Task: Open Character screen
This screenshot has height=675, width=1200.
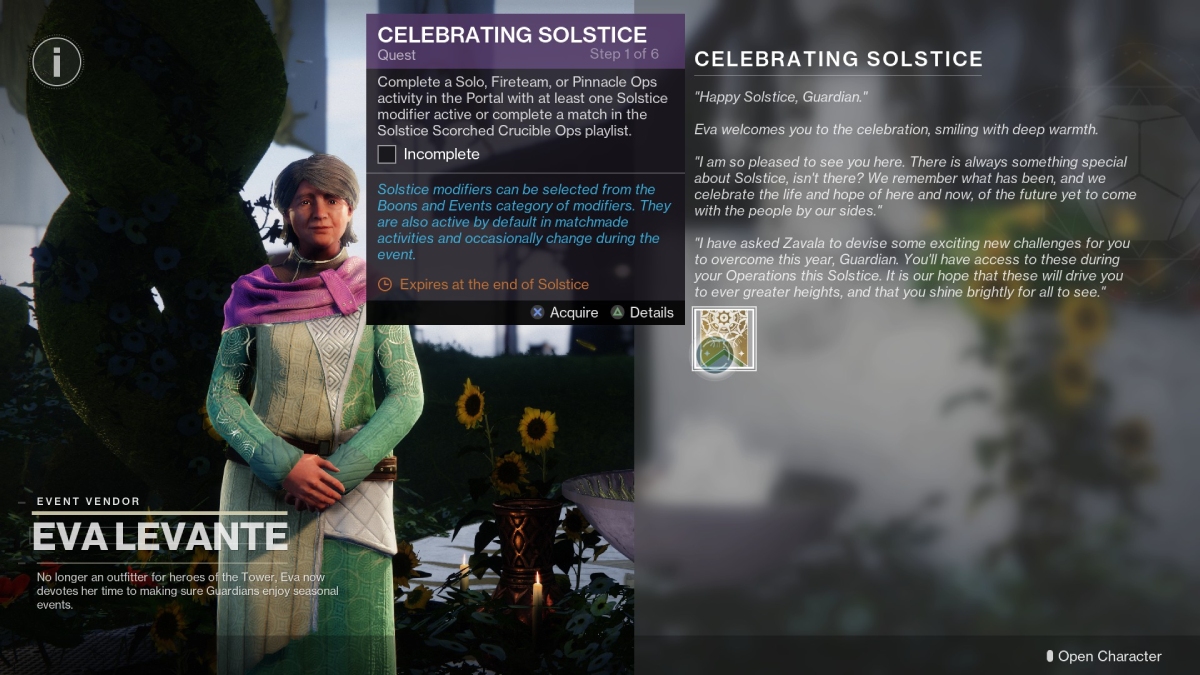Action: pyautogui.click(x=1104, y=656)
